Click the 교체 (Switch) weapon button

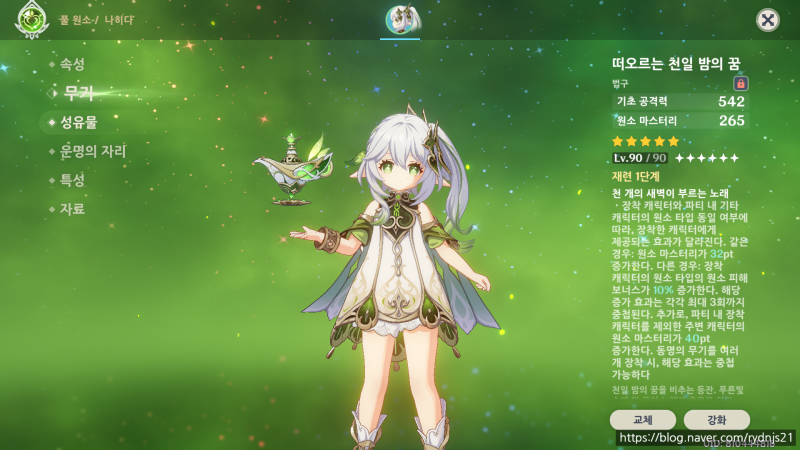tap(642, 419)
